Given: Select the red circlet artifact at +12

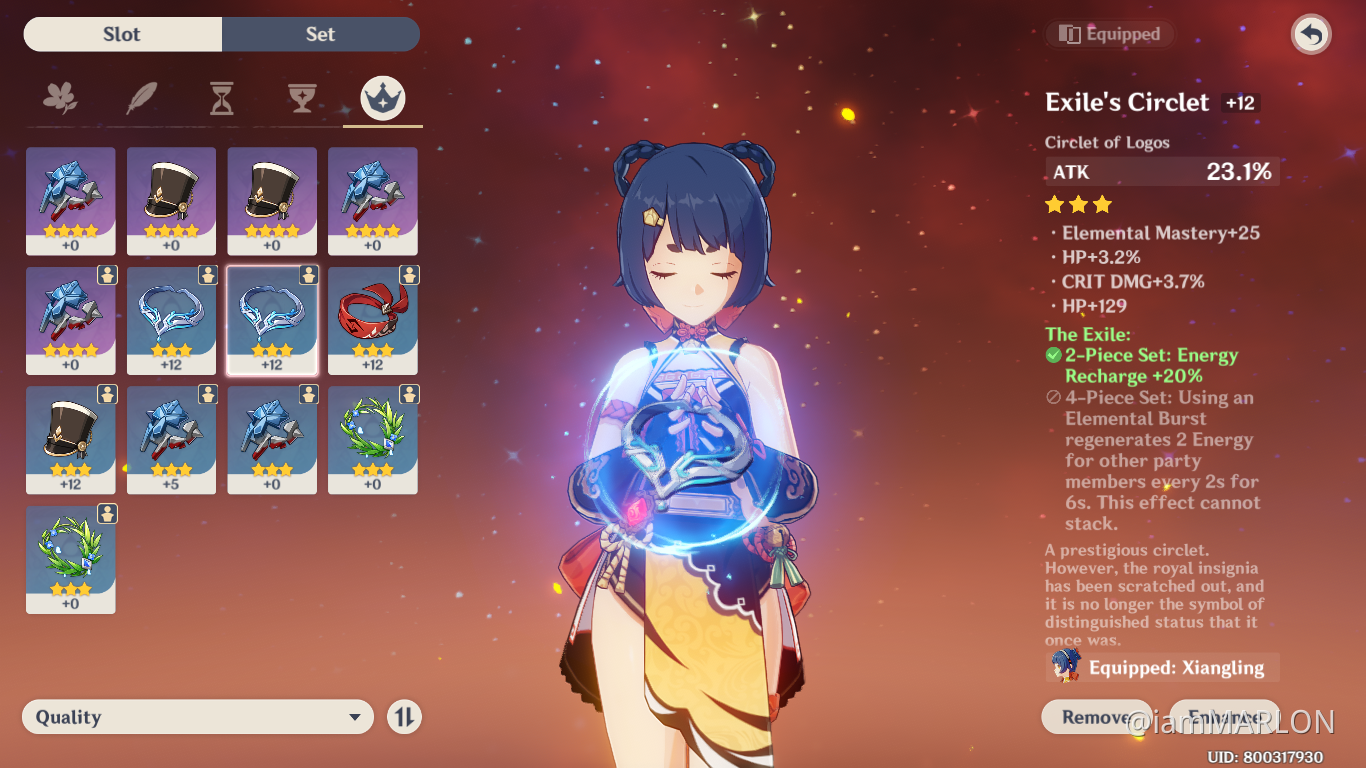Looking at the screenshot, I should [x=372, y=318].
